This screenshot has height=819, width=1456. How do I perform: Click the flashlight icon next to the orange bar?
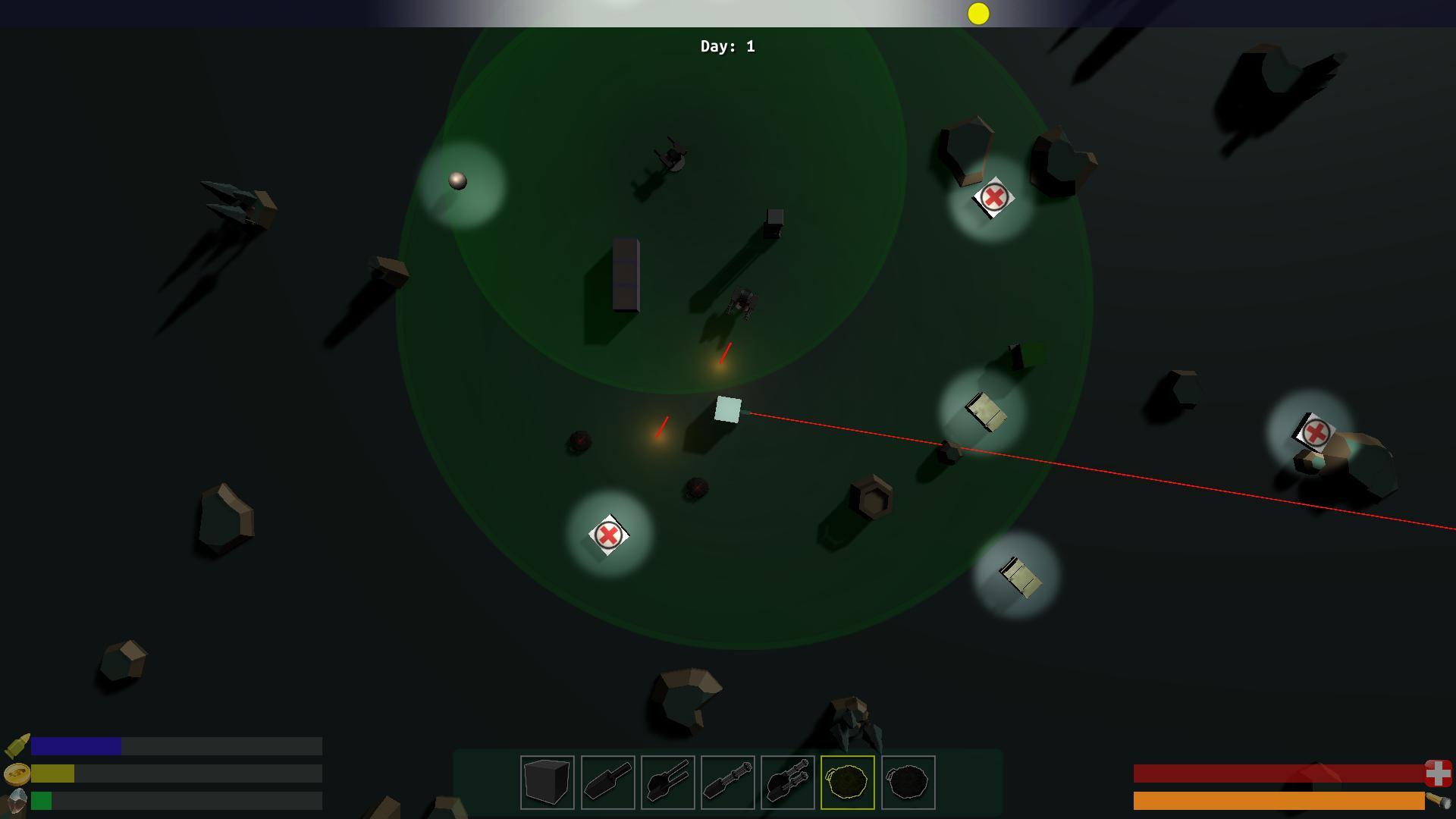tap(1435, 802)
